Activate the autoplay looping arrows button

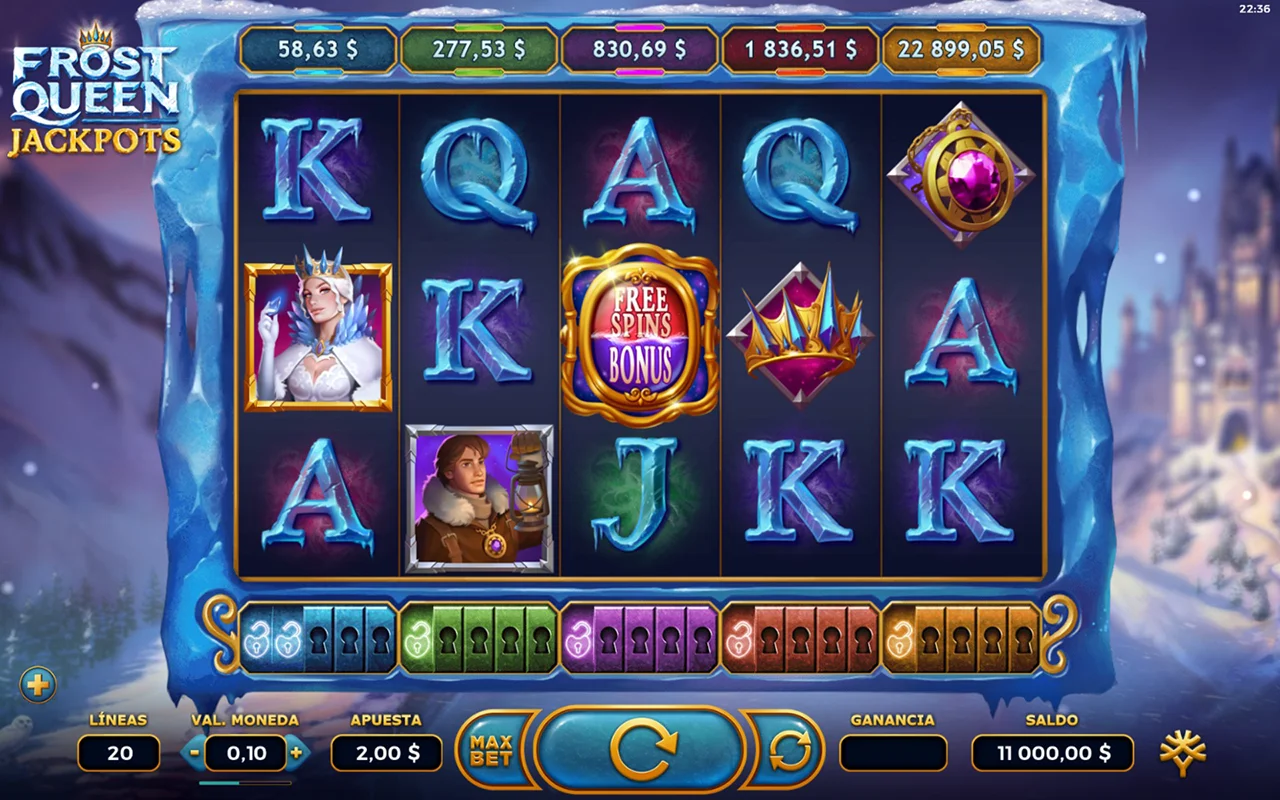point(790,752)
